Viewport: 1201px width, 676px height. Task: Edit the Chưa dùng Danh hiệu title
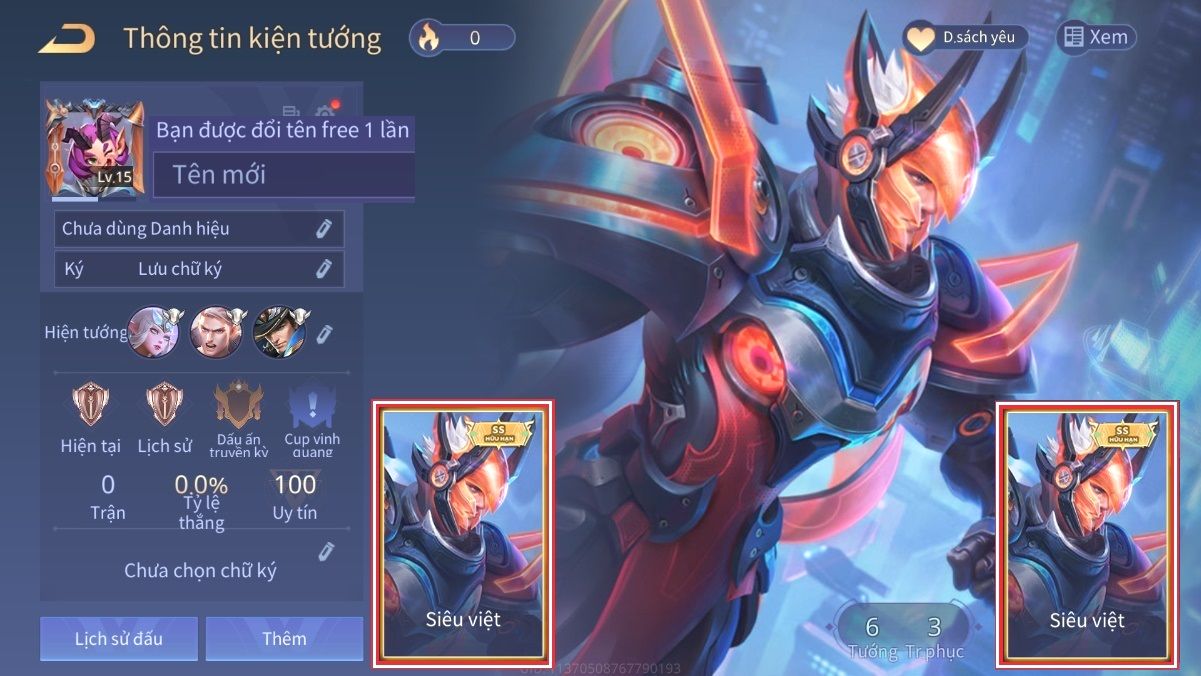tap(323, 229)
